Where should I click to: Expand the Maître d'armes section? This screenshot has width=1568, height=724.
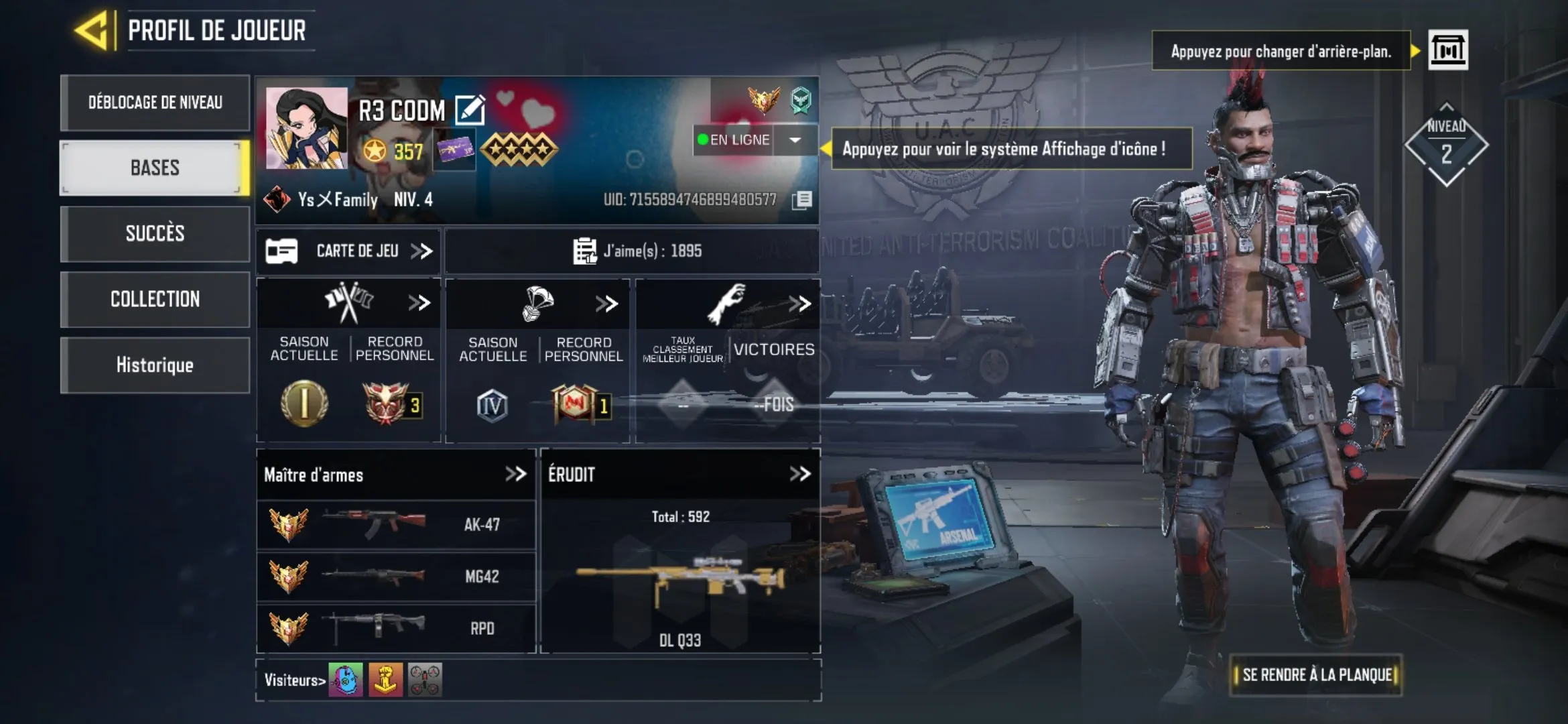tap(517, 475)
